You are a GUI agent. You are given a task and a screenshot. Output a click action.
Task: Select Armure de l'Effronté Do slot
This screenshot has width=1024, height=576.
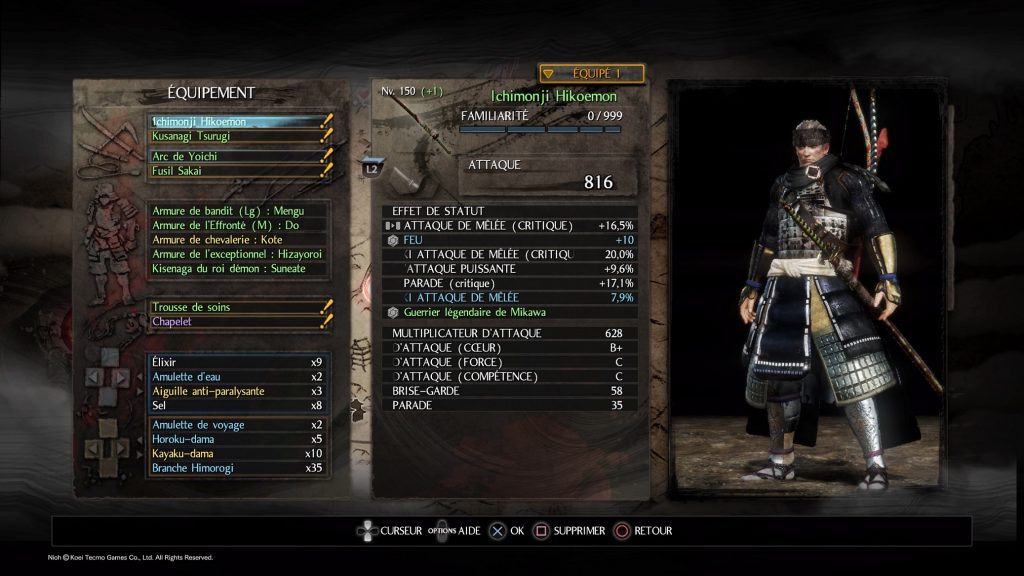(236, 225)
